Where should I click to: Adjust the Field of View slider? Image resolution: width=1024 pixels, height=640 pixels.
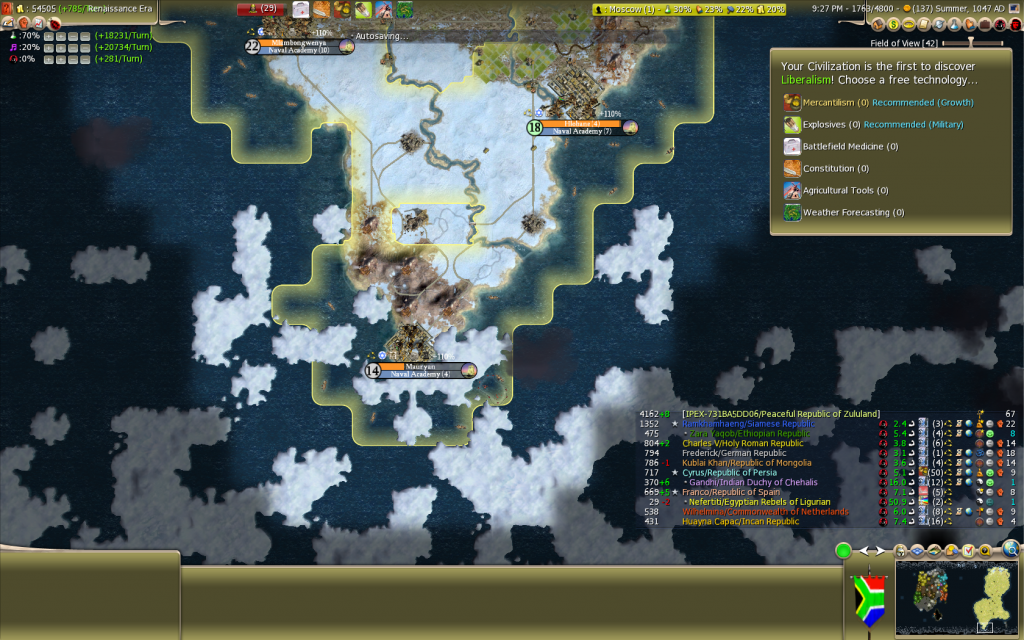click(x=970, y=43)
